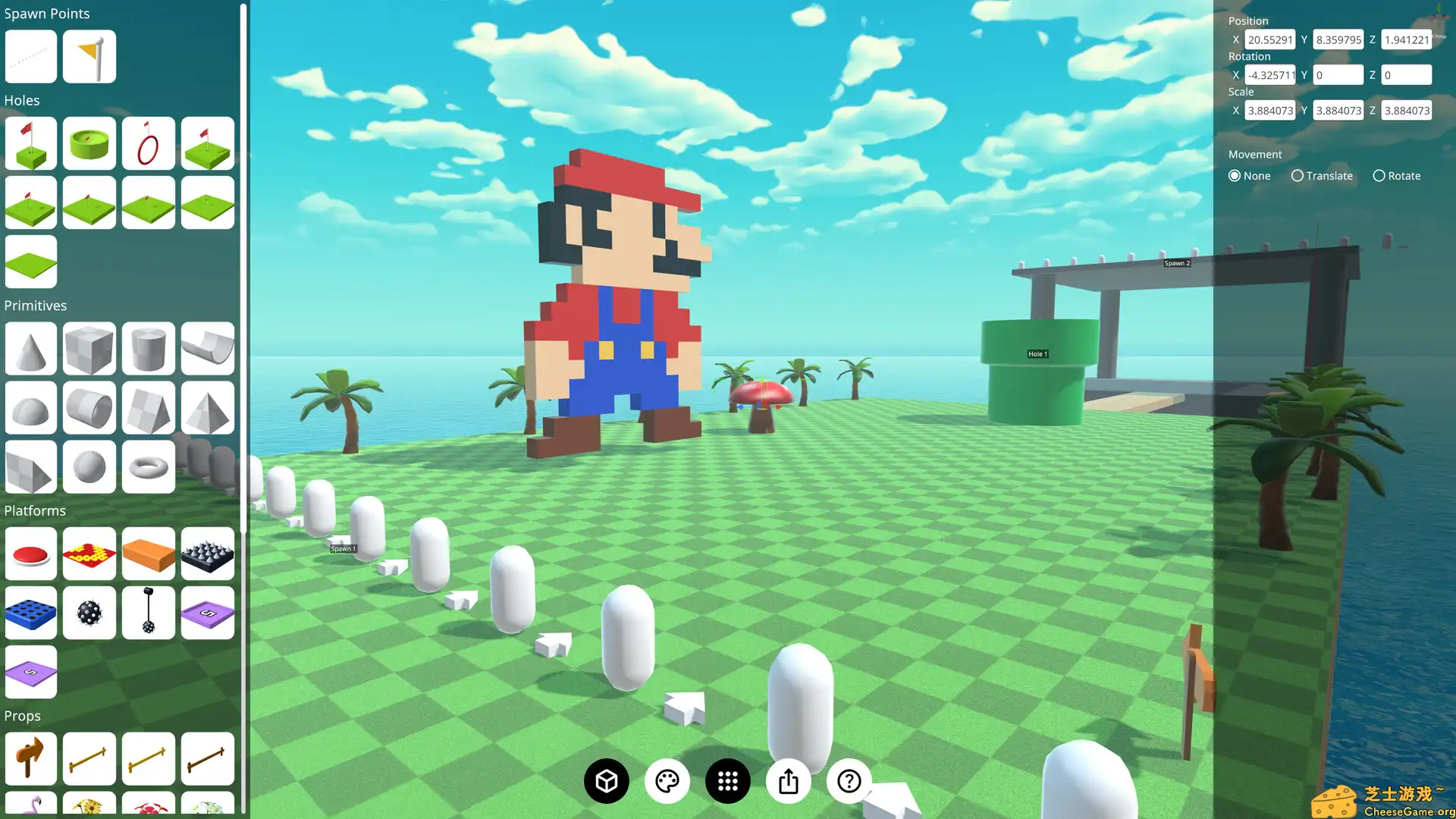Select the black spiky platform
1456x819 pixels.
[207, 554]
